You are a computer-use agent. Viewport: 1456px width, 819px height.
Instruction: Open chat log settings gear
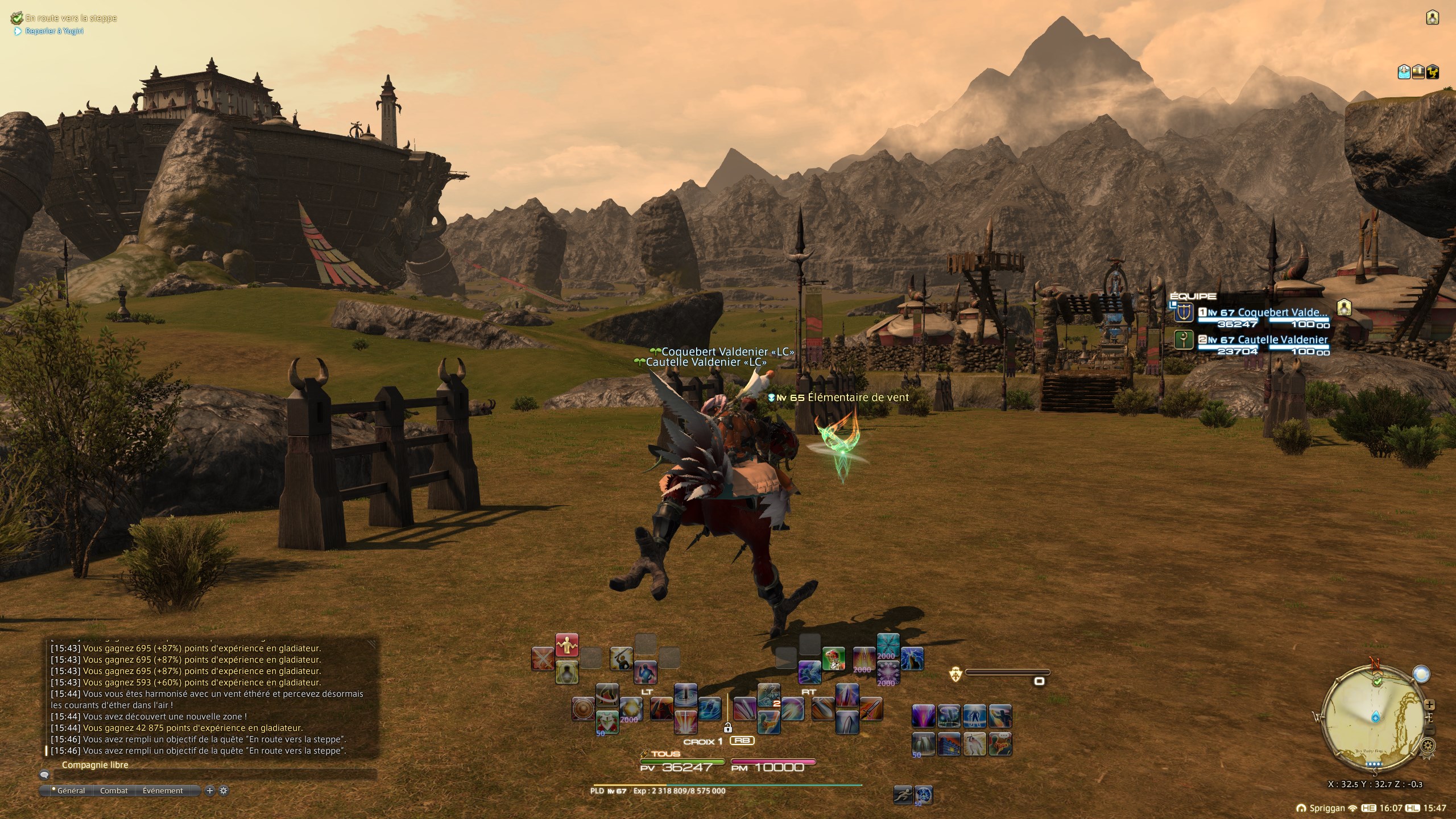224,791
